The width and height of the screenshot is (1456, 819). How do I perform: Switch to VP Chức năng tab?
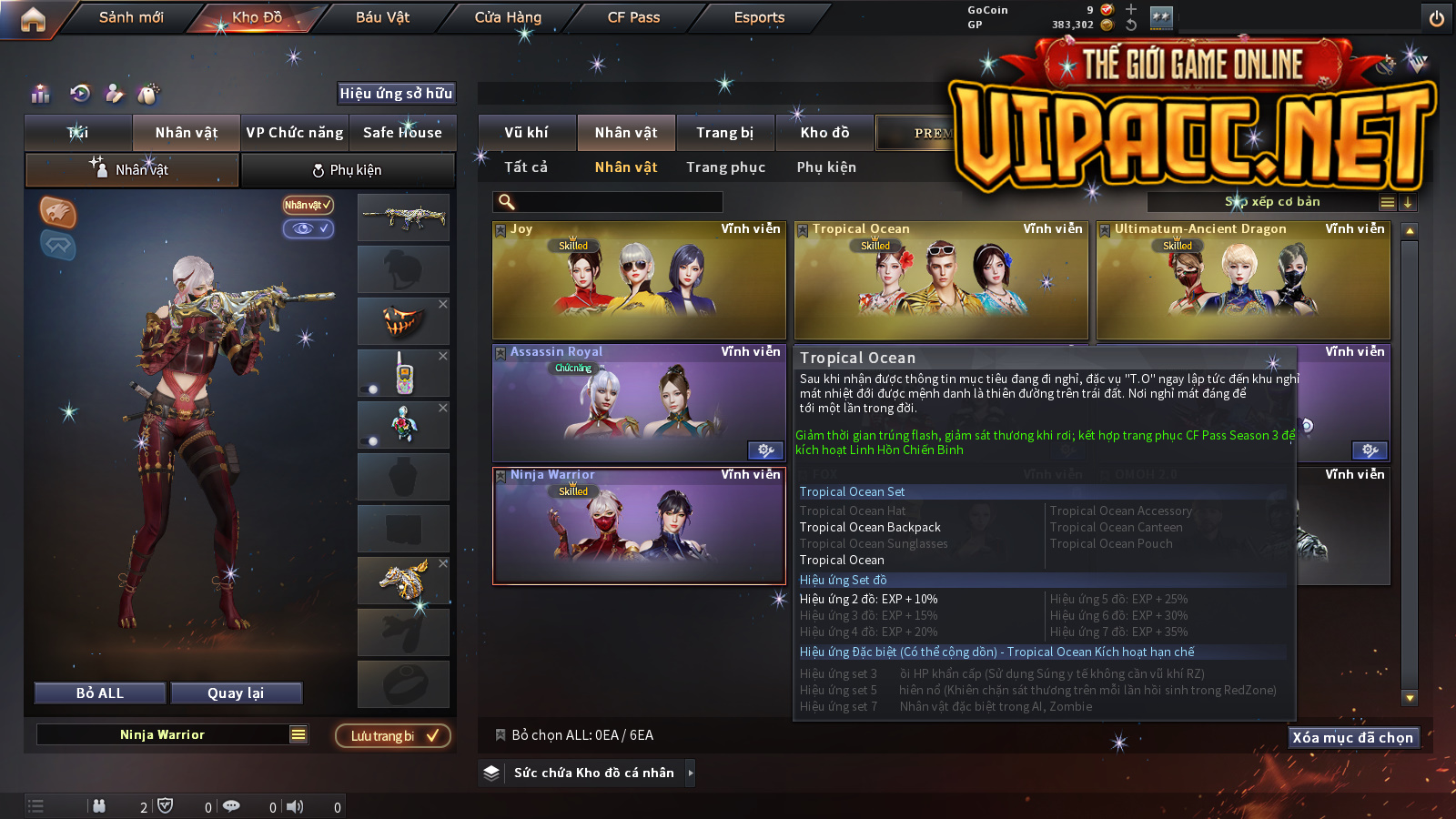click(295, 133)
